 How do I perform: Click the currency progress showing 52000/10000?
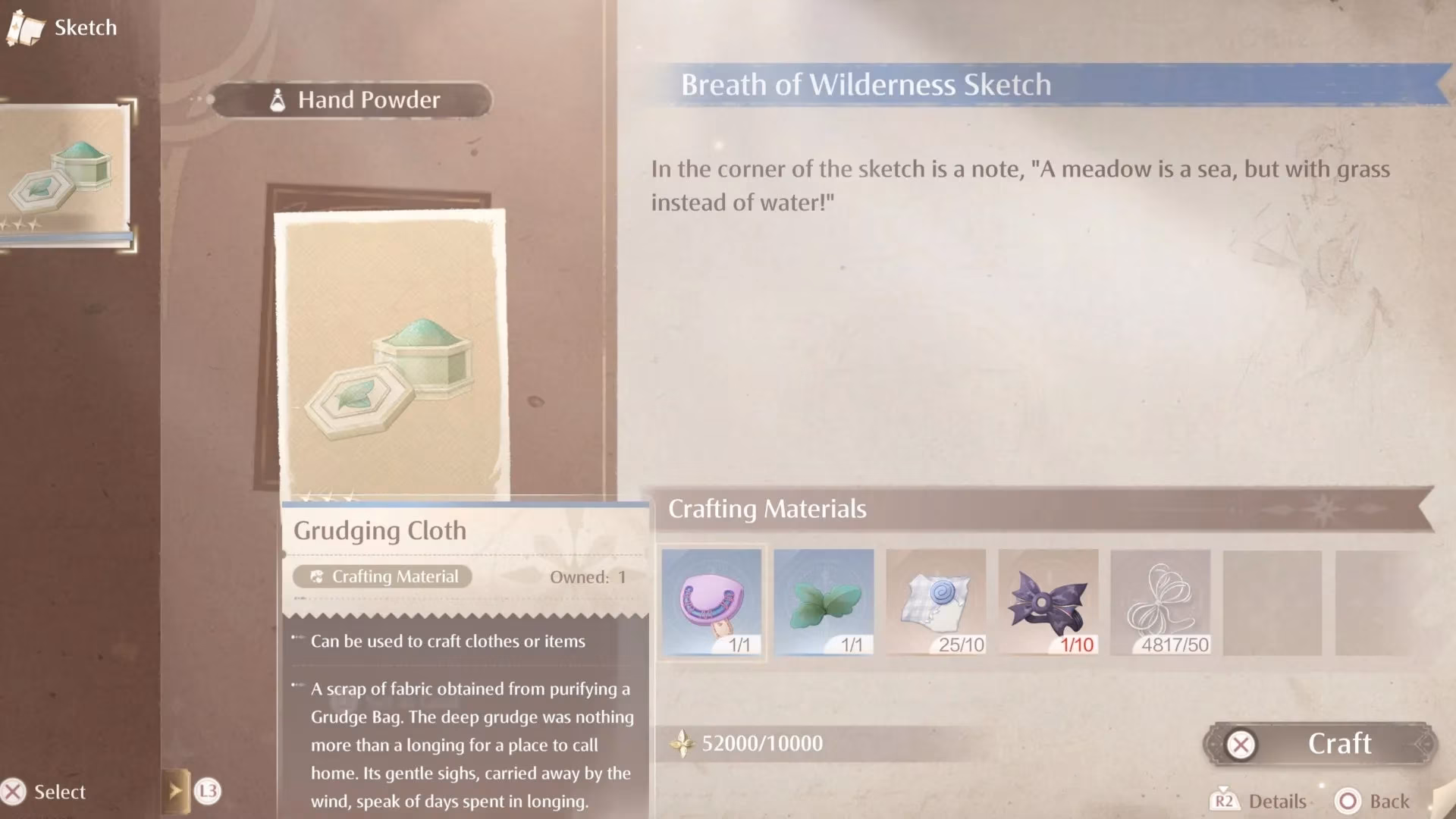(761, 743)
